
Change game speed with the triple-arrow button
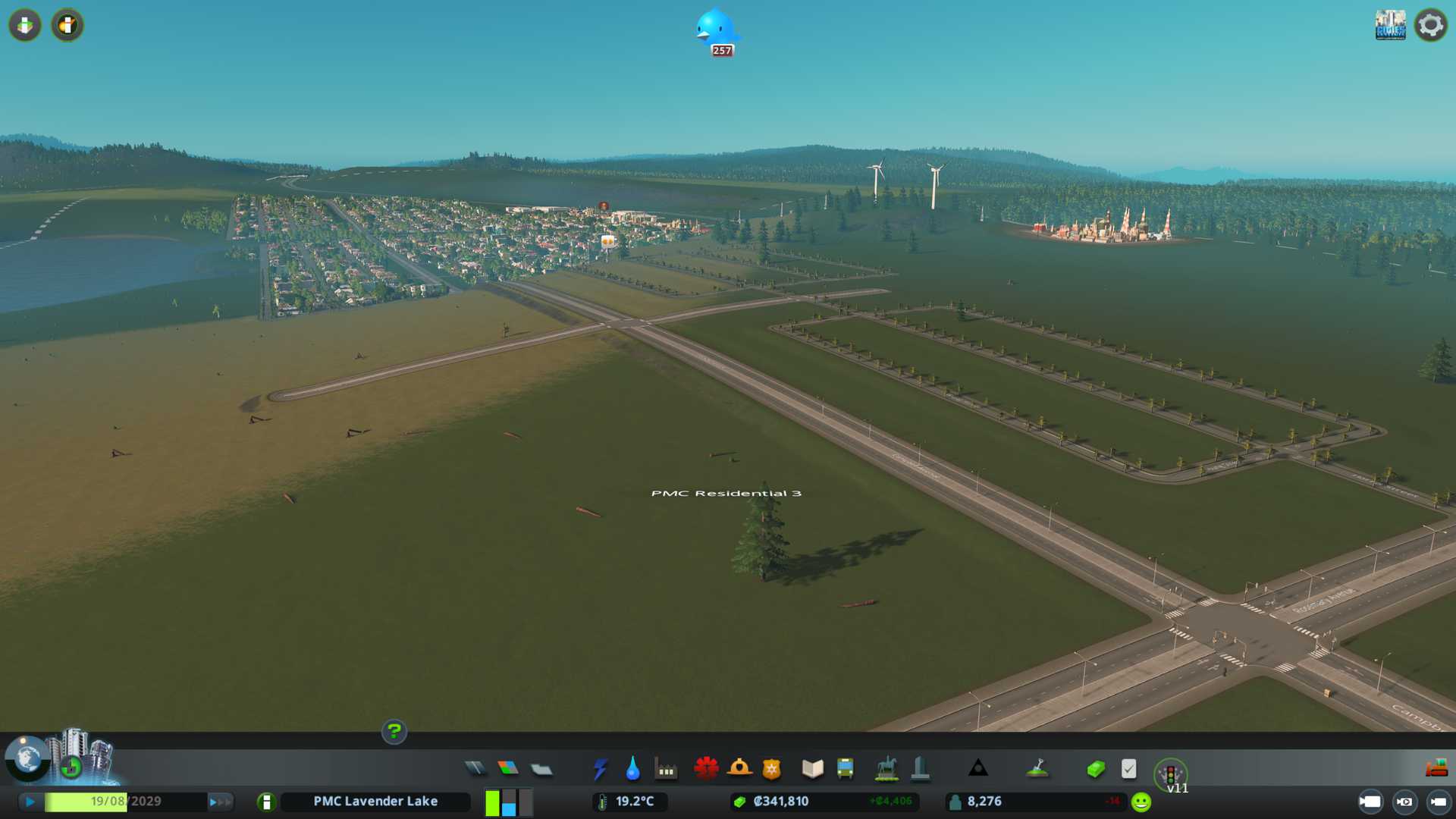pos(220,802)
